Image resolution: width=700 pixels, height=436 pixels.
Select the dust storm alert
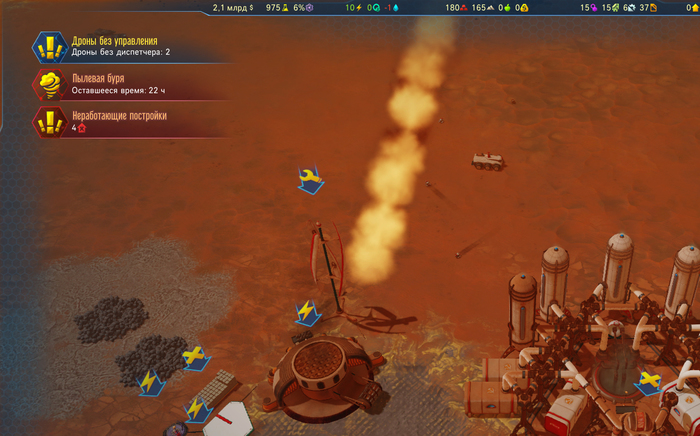point(110,84)
